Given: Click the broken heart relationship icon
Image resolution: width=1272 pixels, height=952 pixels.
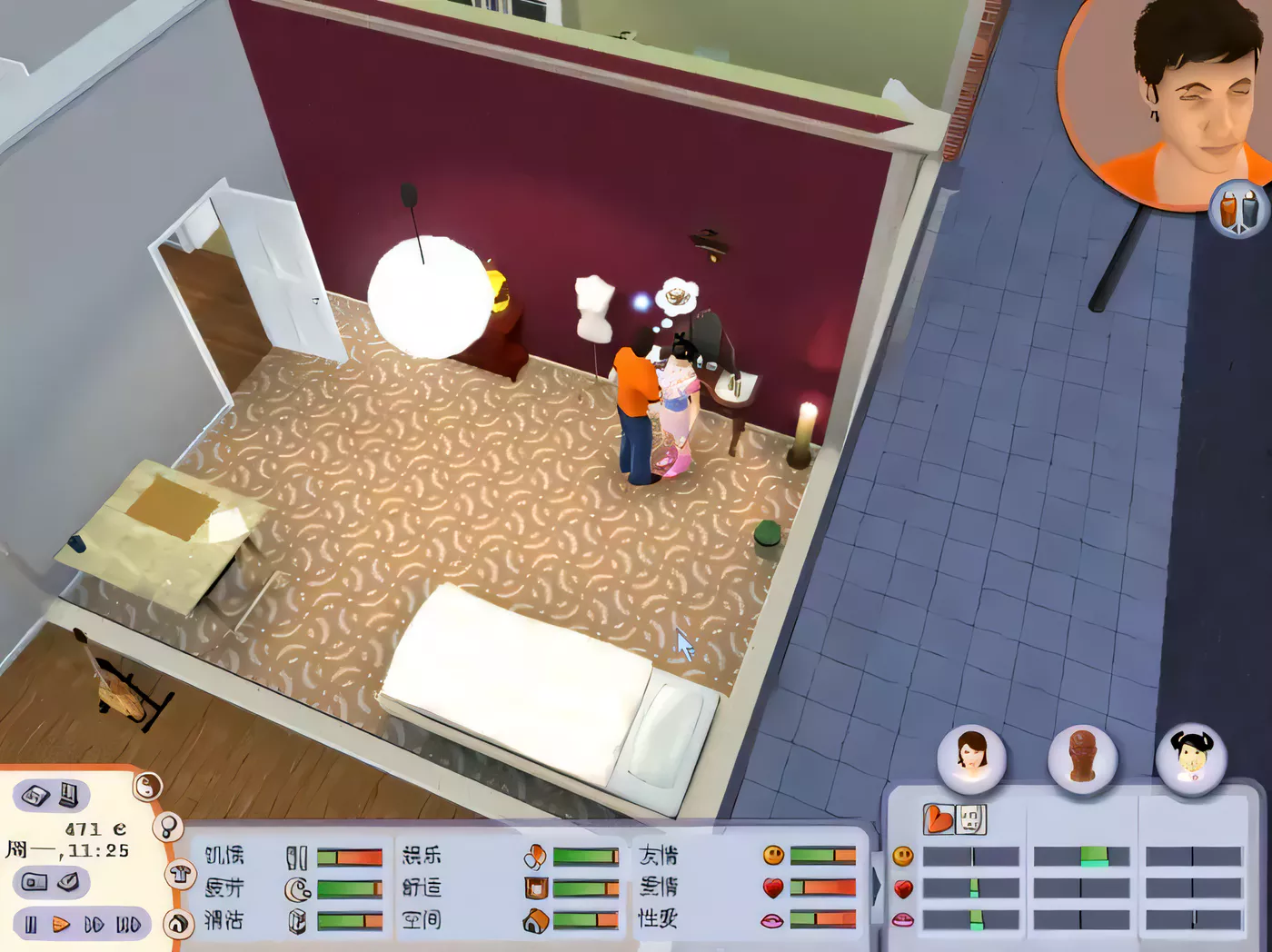Looking at the screenshot, I should click(939, 819).
